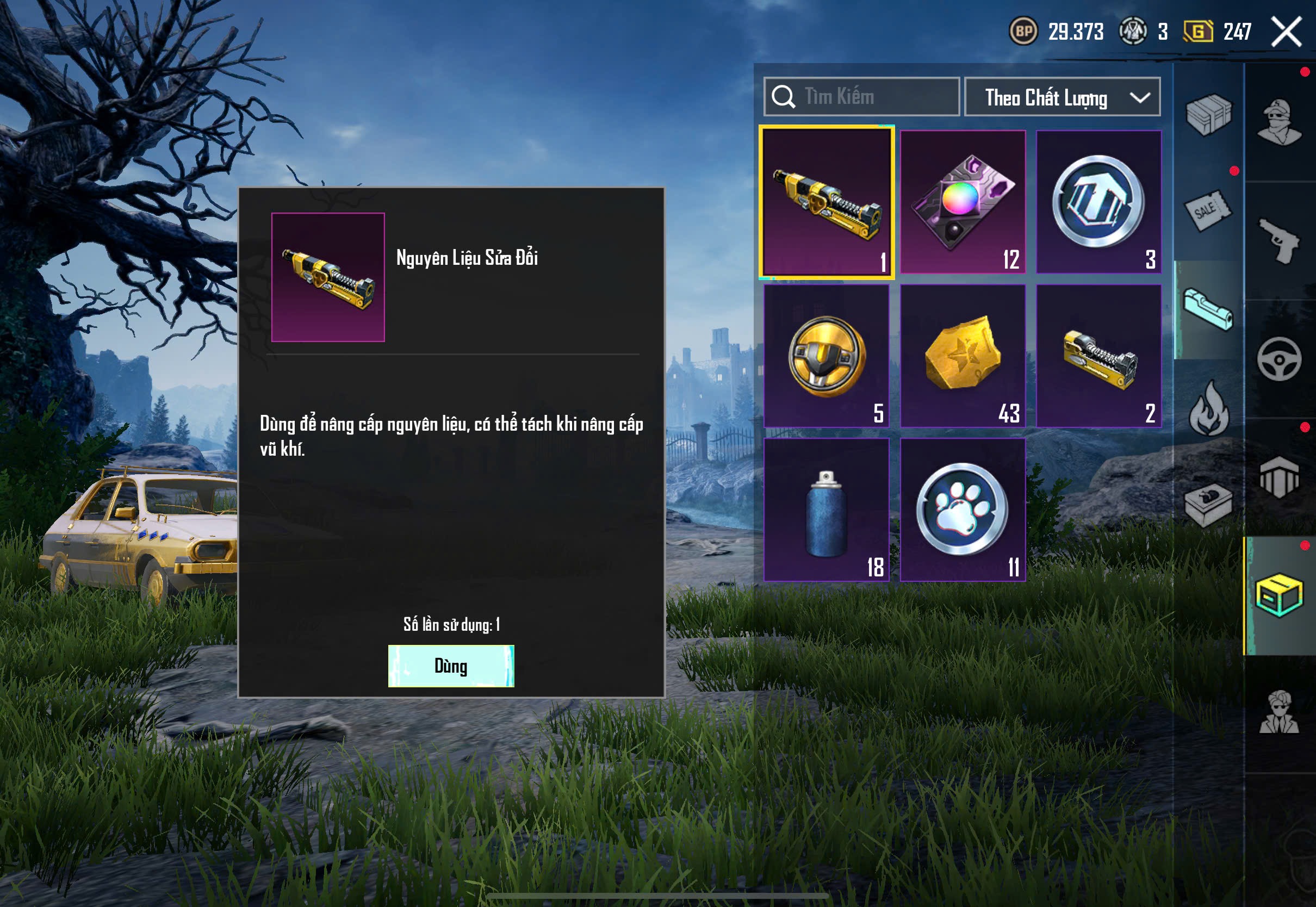The image size is (1316, 907).
Task: Open the parachute tab
Action: [x=1279, y=477]
